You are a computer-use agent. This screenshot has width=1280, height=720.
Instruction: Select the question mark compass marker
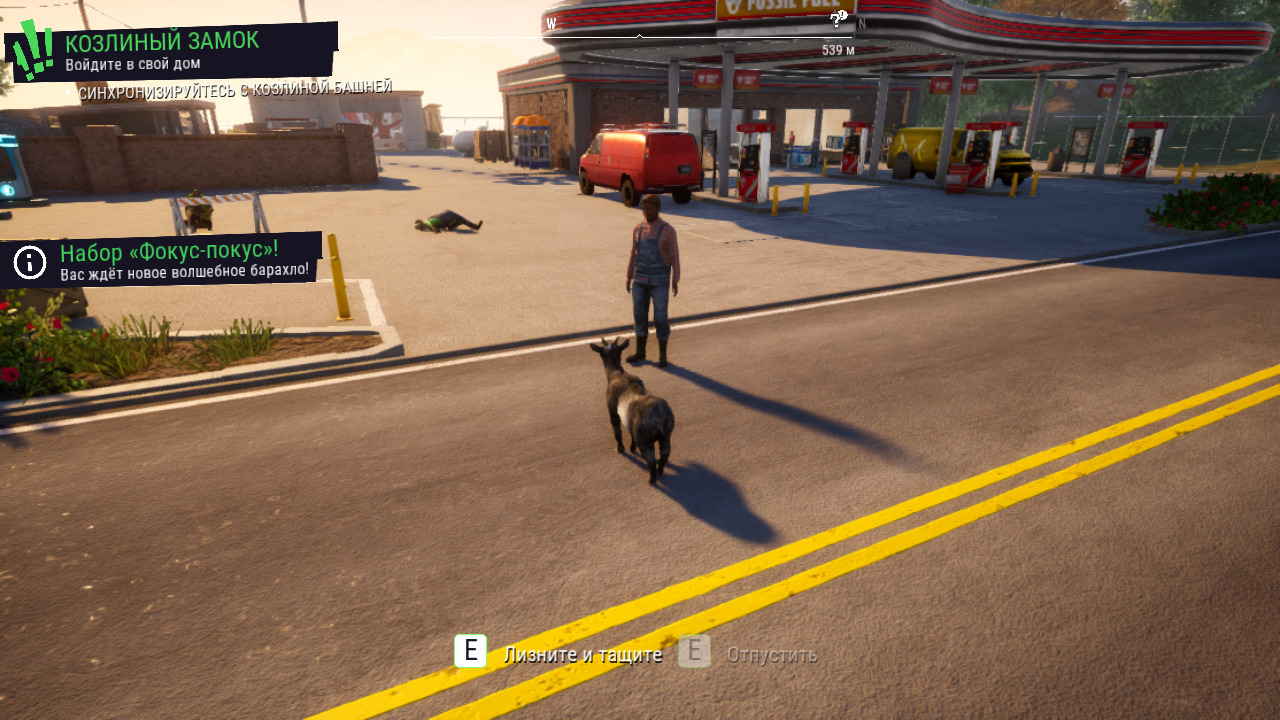[x=838, y=19]
